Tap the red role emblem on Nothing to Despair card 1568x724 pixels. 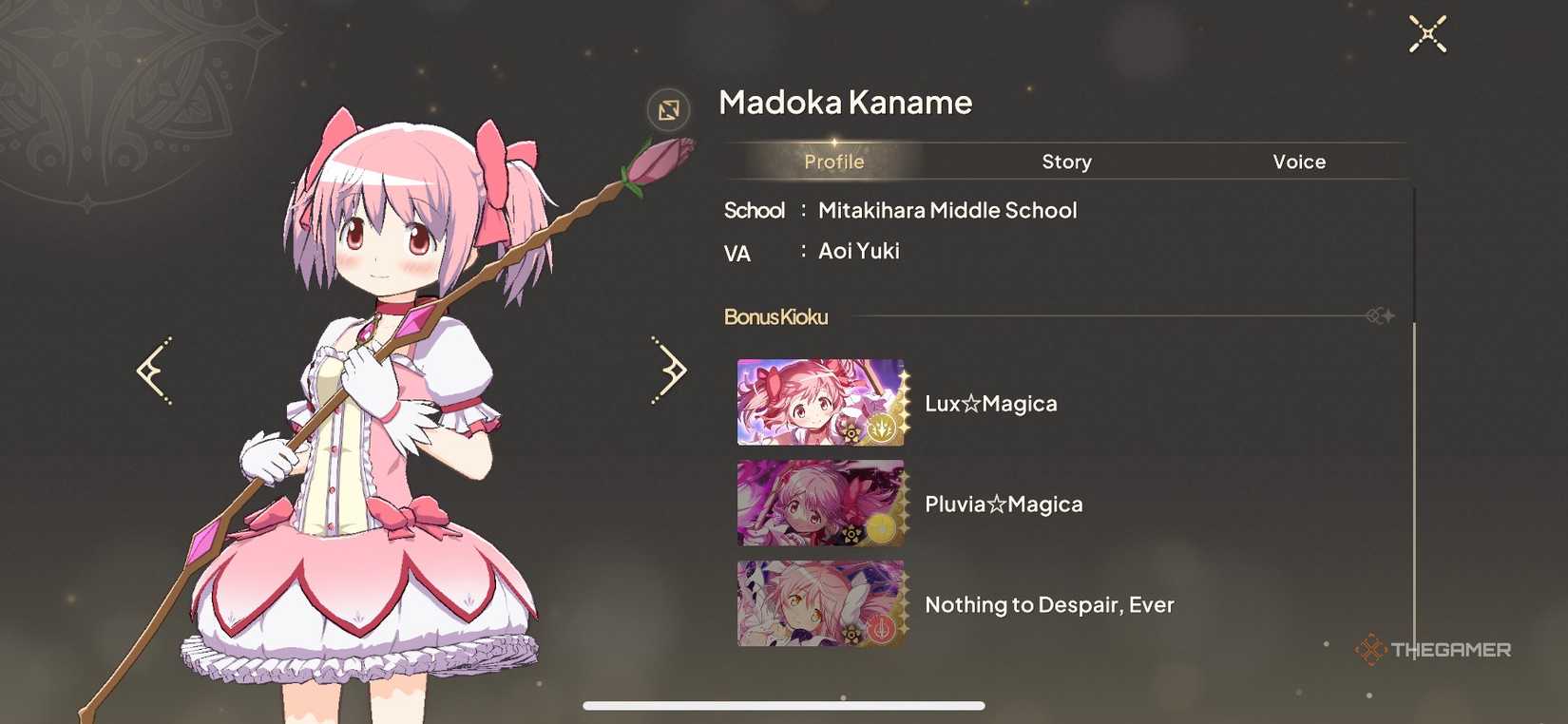[x=884, y=632]
